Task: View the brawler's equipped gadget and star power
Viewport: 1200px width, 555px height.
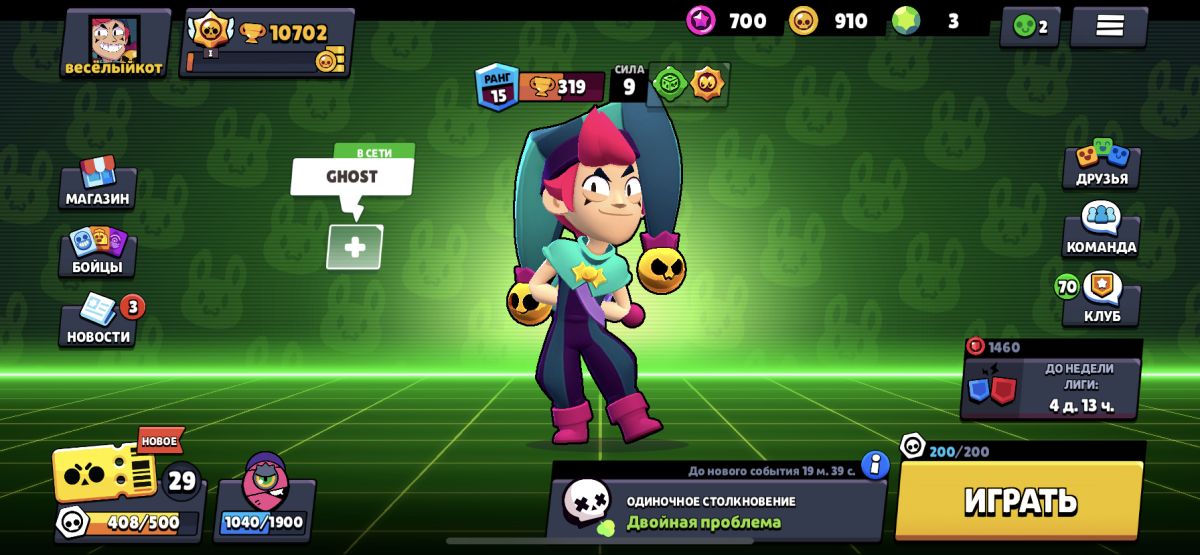Action: pos(689,84)
